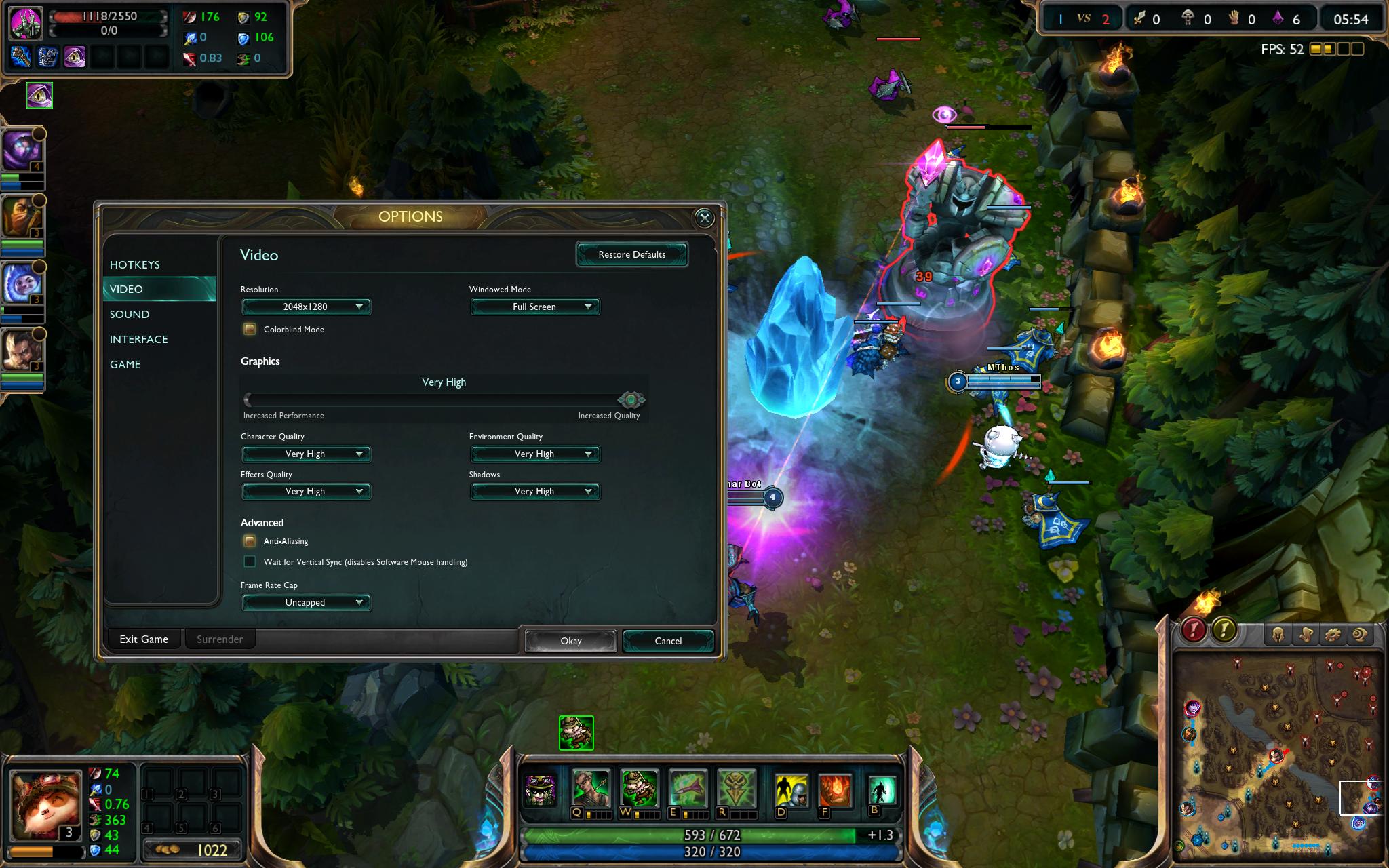Click the graphics quality slider handle
Viewport: 1389px width, 868px height.
(631, 399)
